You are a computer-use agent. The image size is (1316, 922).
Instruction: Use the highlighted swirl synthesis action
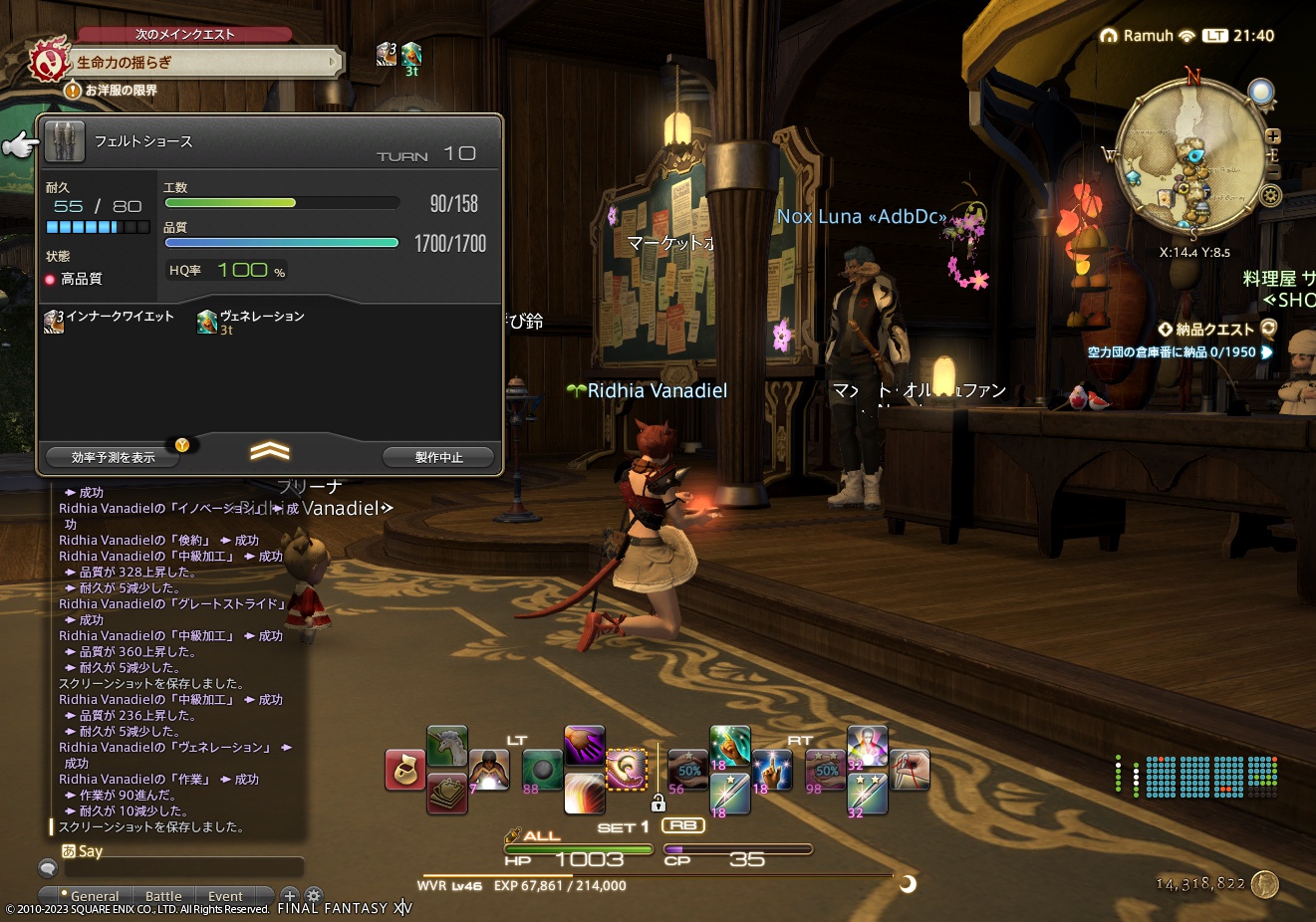point(626,769)
